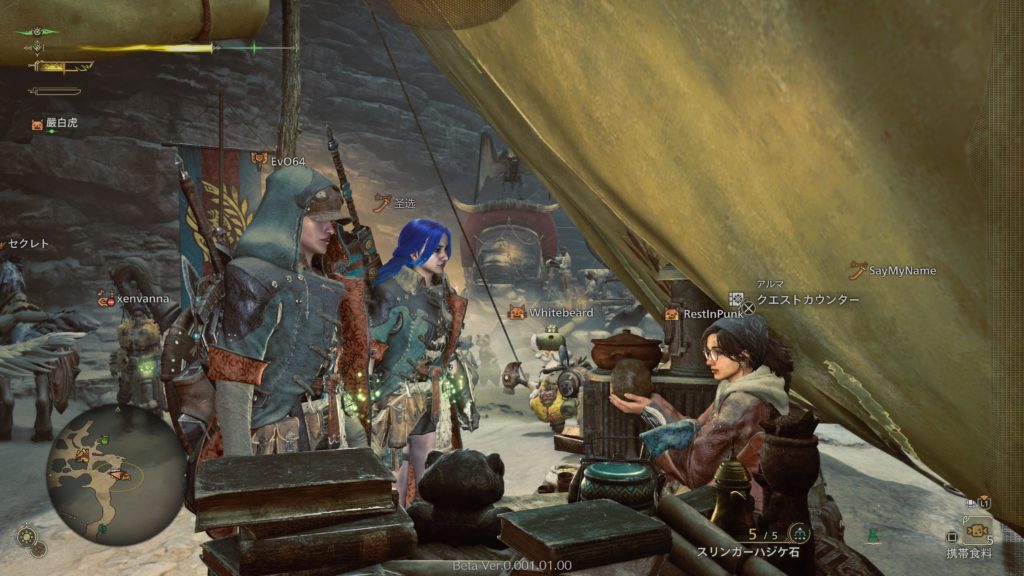Choose the RestInPunk palico nameplate

(x=713, y=314)
